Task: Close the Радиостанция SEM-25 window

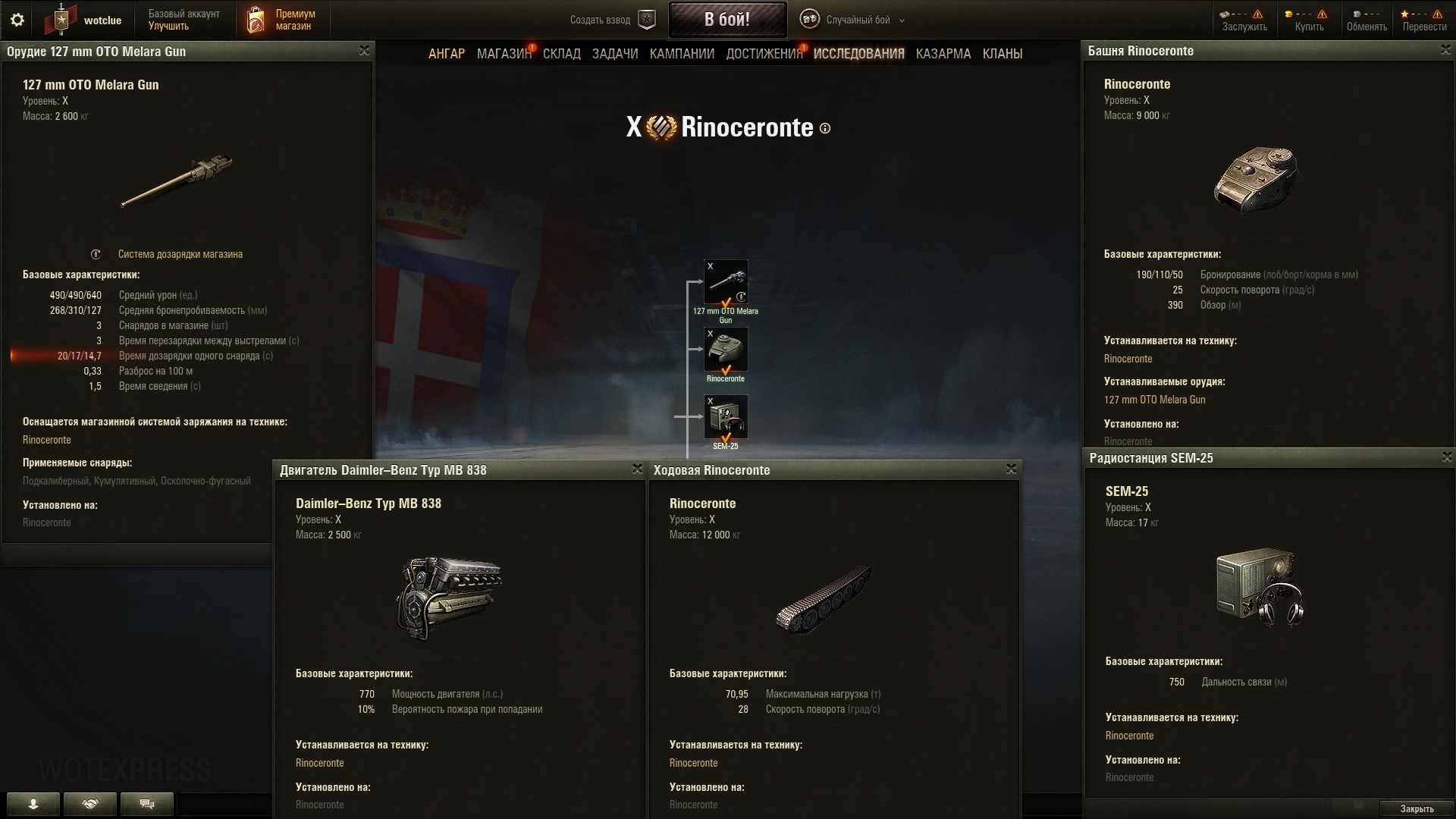Action: click(x=1446, y=457)
